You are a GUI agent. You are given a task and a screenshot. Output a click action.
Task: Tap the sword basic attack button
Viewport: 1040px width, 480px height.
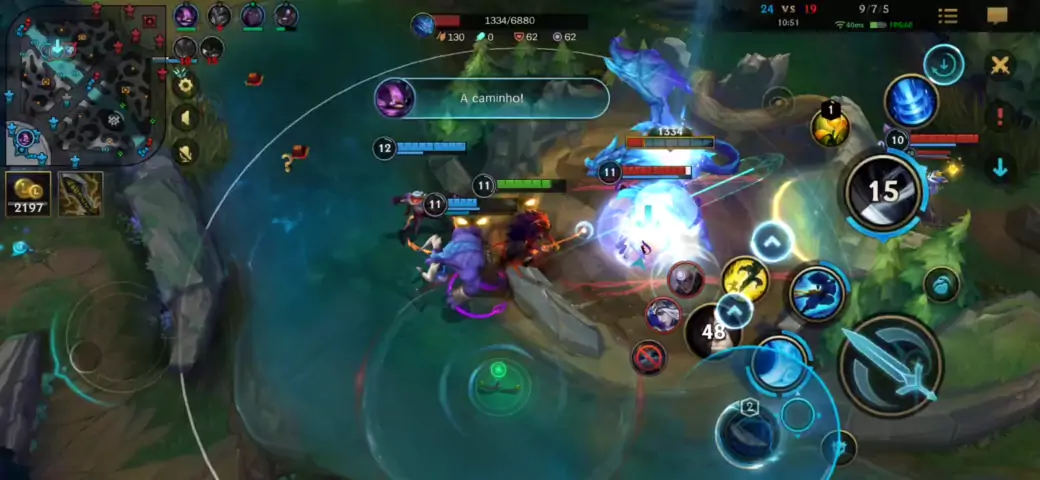[x=889, y=364]
